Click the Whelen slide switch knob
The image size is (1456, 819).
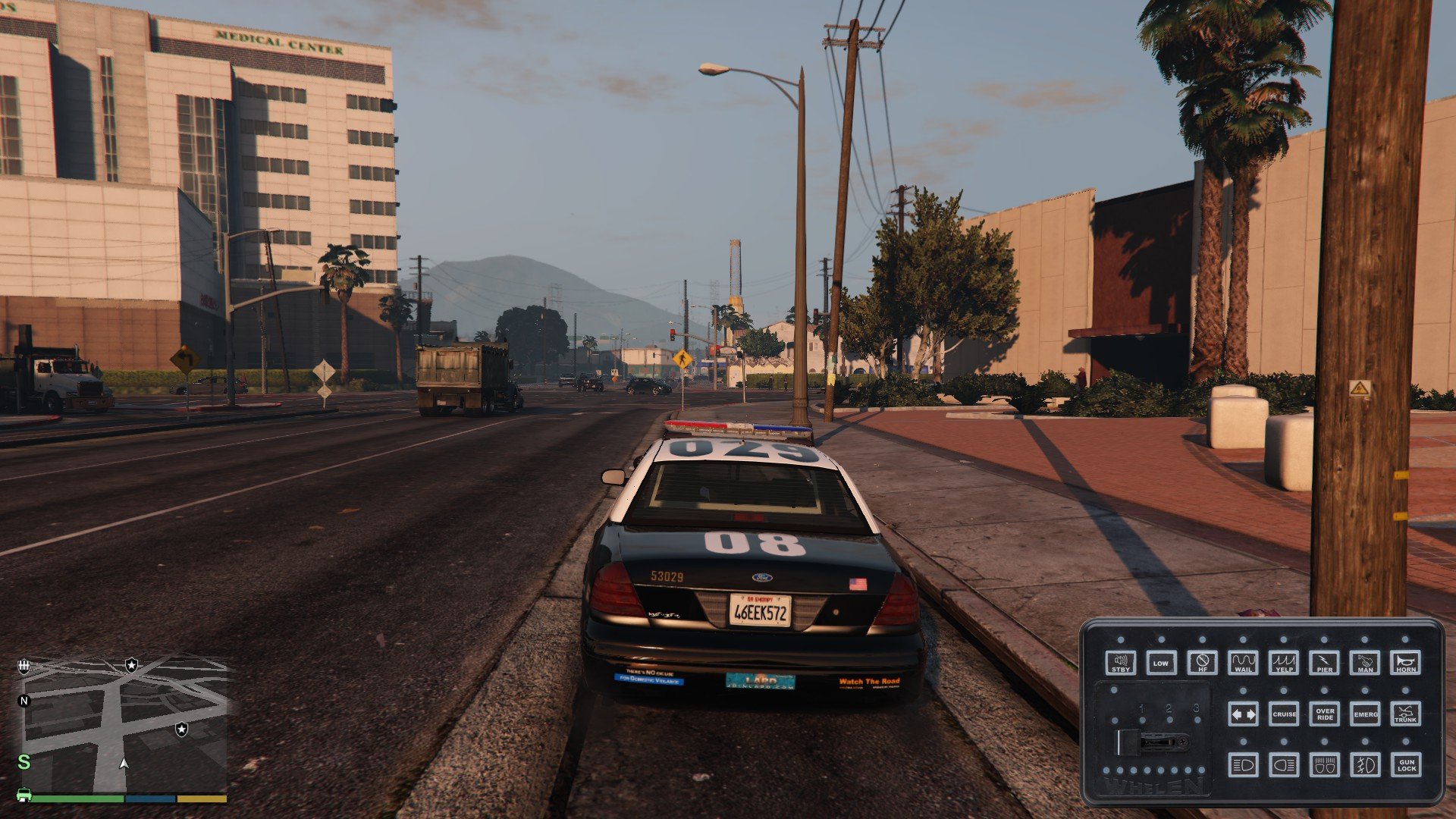tap(1129, 742)
